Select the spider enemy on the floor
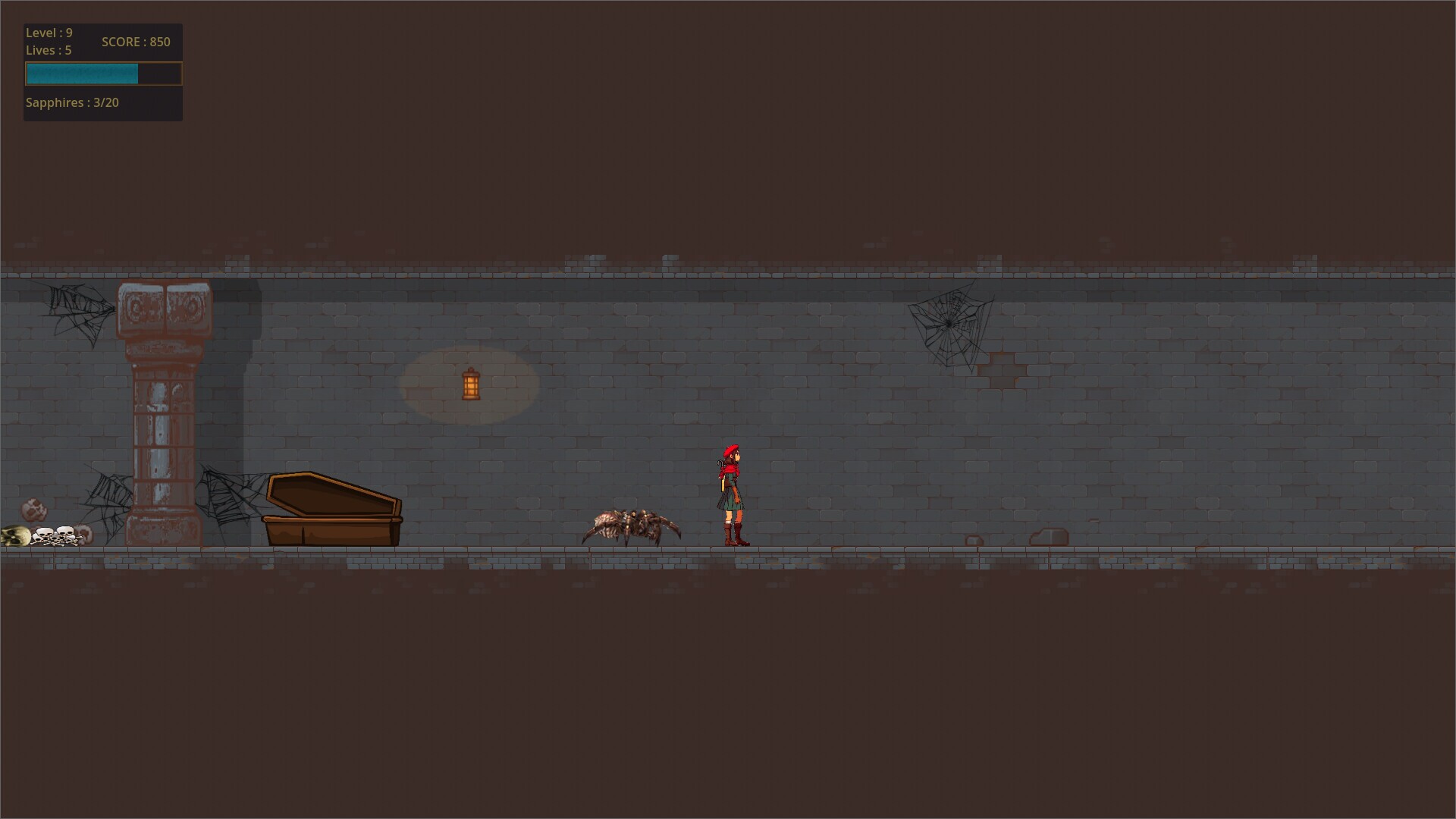Screen dimensions: 1456x819 pyautogui.click(x=629, y=527)
